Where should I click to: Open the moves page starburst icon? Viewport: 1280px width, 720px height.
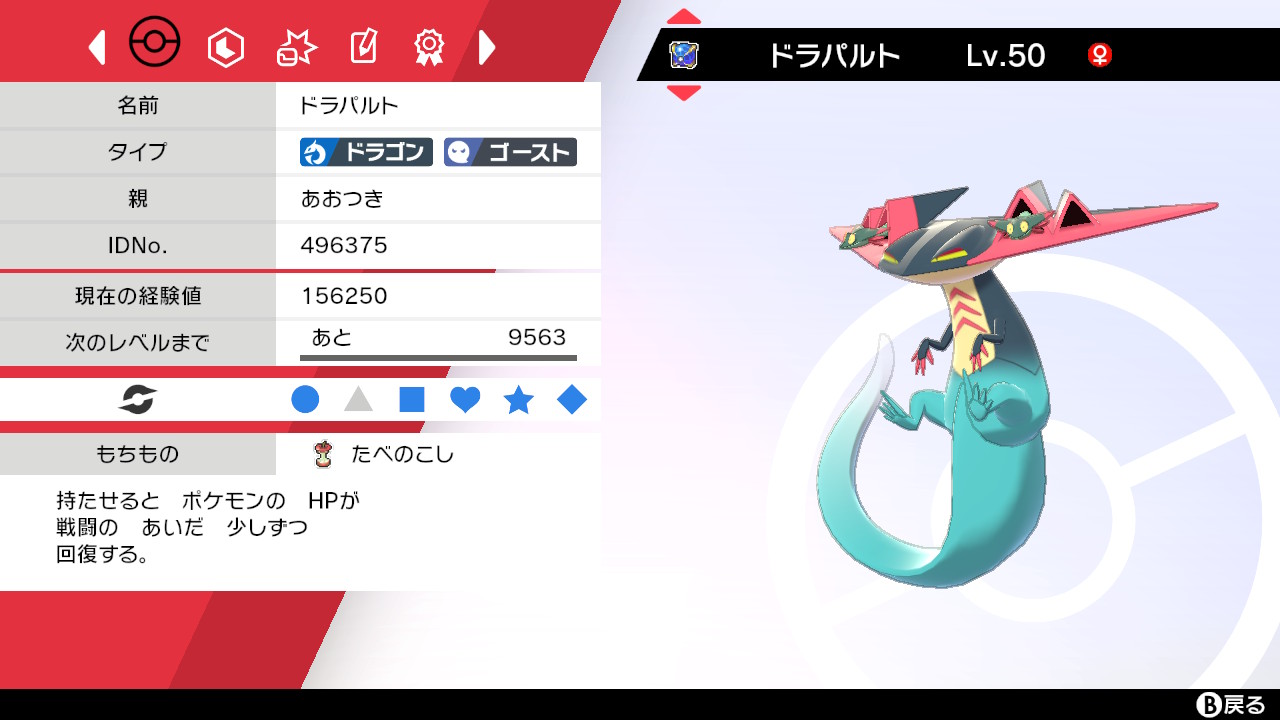click(x=294, y=46)
